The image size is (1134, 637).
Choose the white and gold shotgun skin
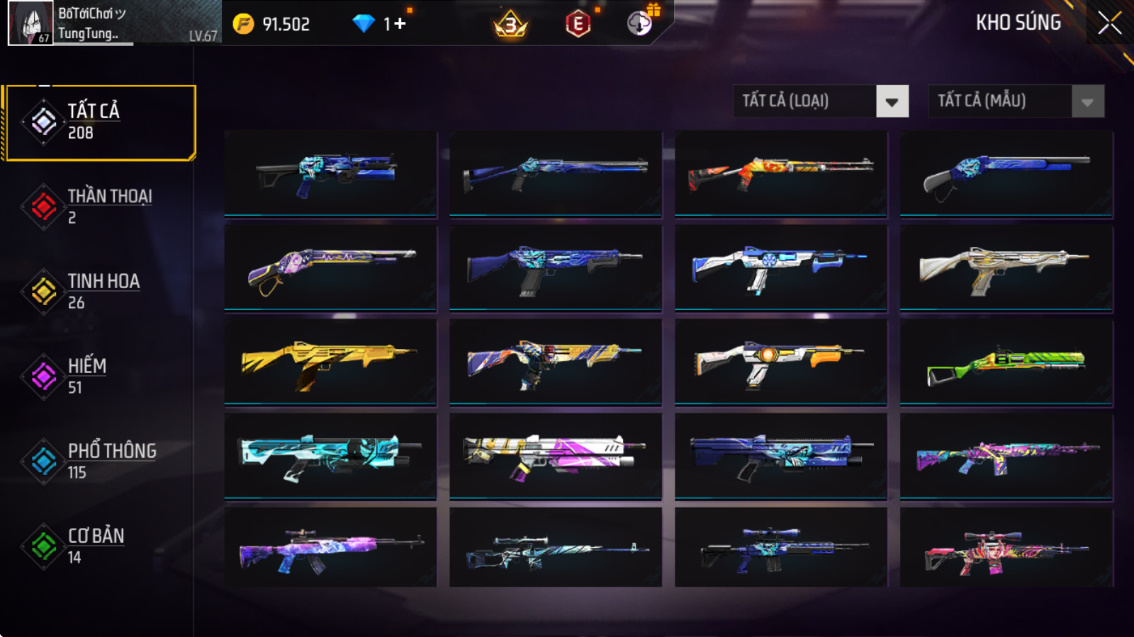point(1006,268)
